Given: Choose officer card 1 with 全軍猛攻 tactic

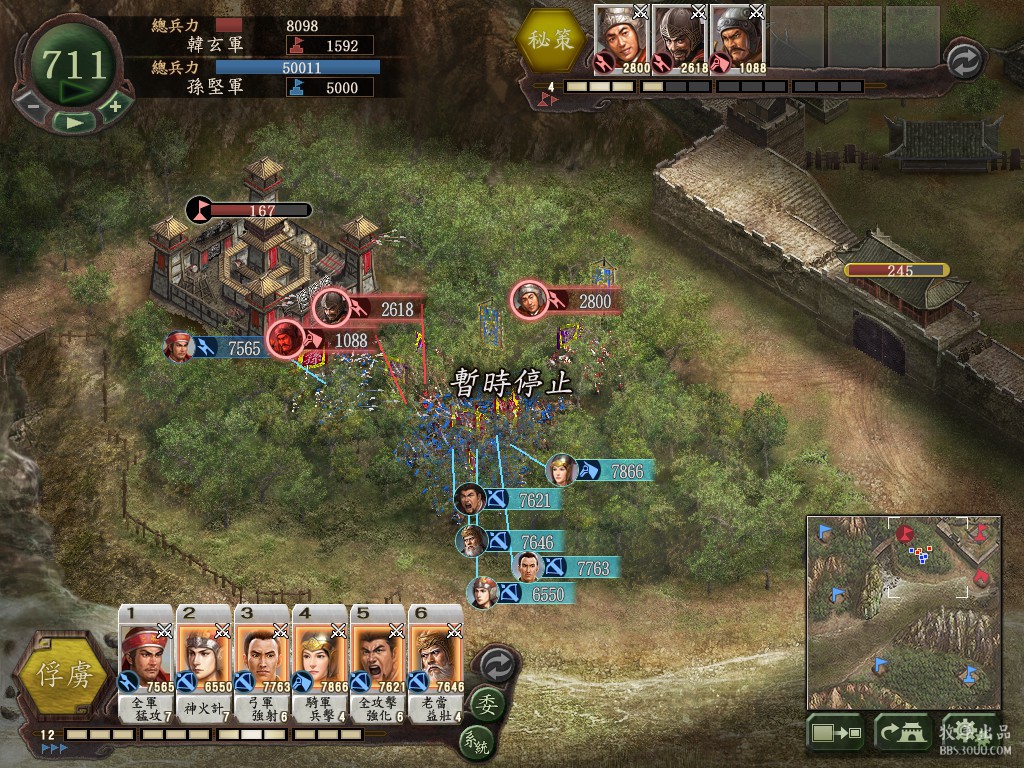Looking at the screenshot, I should tap(147, 663).
